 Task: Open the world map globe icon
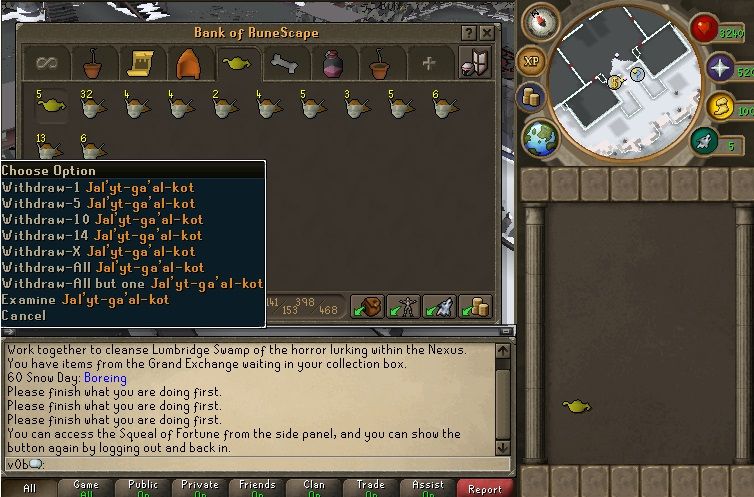pos(540,138)
